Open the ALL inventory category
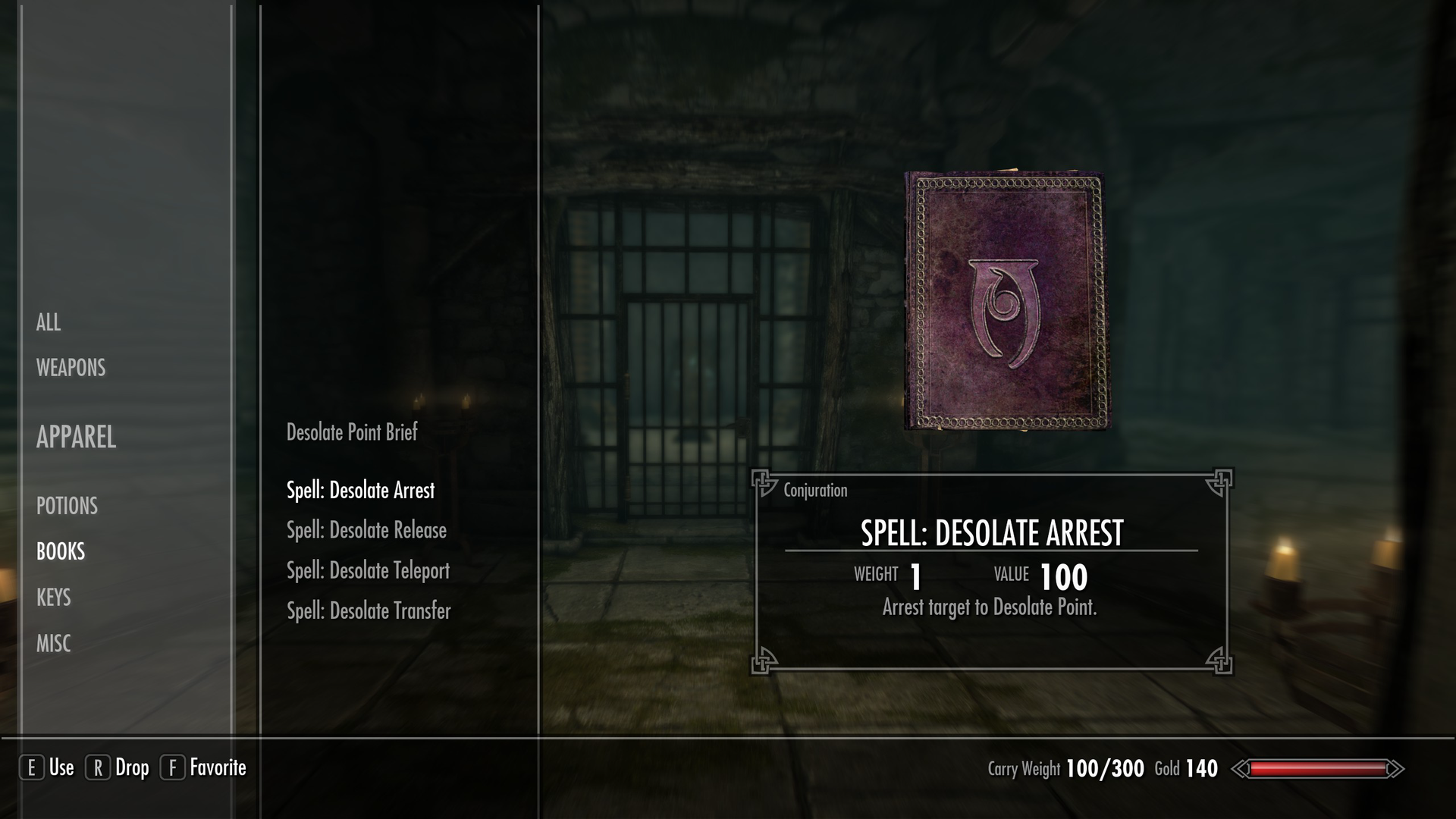This screenshot has width=1456, height=819. pyautogui.click(x=49, y=322)
